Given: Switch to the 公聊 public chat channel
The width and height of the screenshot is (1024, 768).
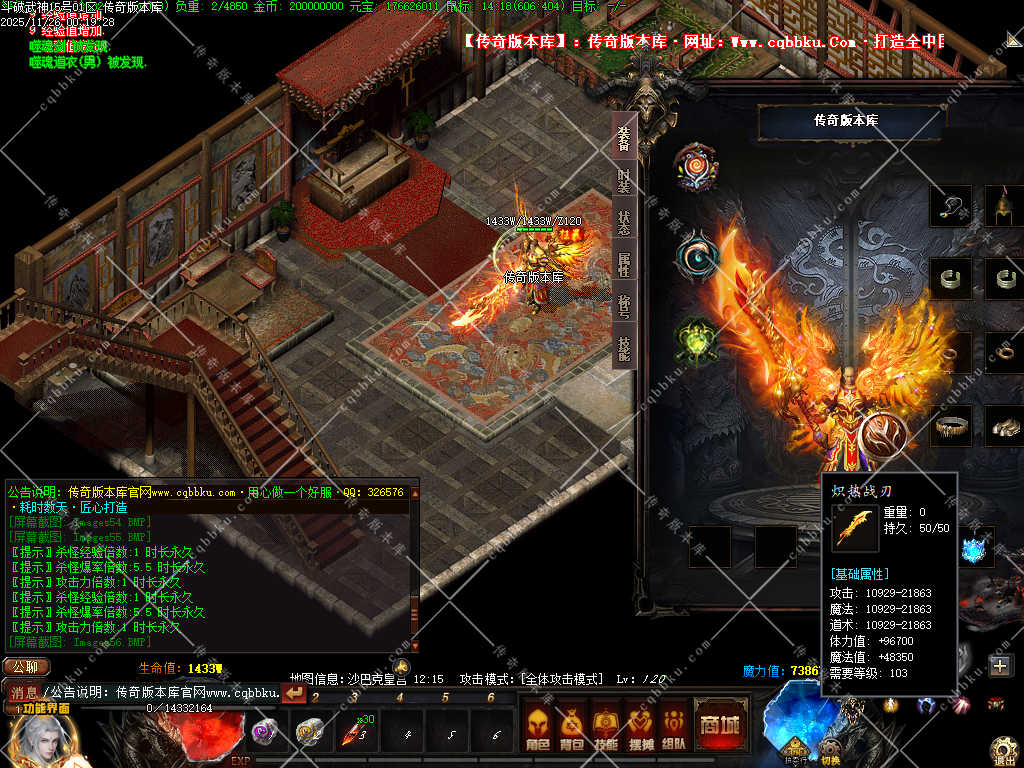Looking at the screenshot, I should pyautogui.click(x=26, y=667).
